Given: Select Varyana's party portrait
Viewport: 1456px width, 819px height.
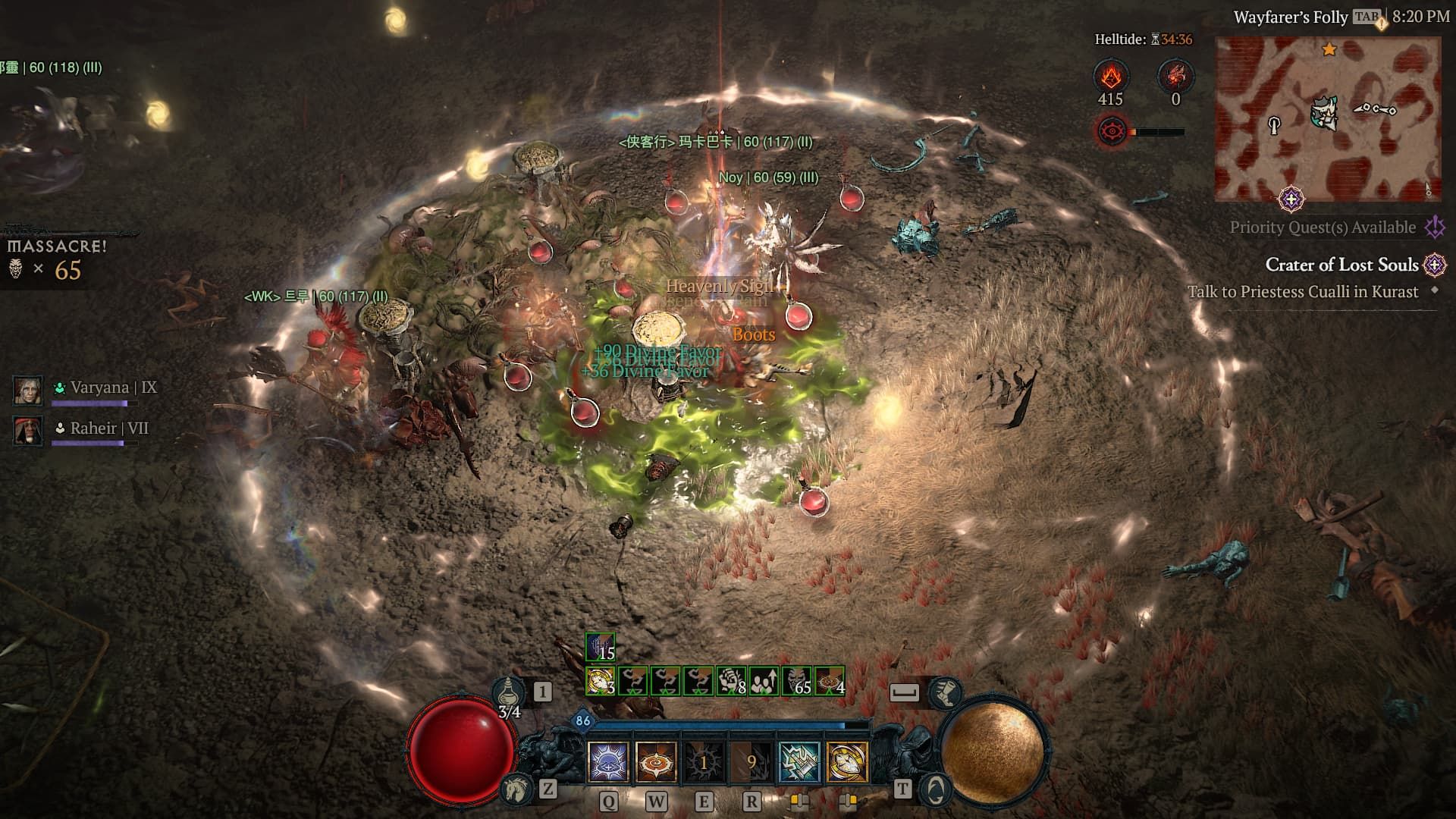Looking at the screenshot, I should pos(28,389).
